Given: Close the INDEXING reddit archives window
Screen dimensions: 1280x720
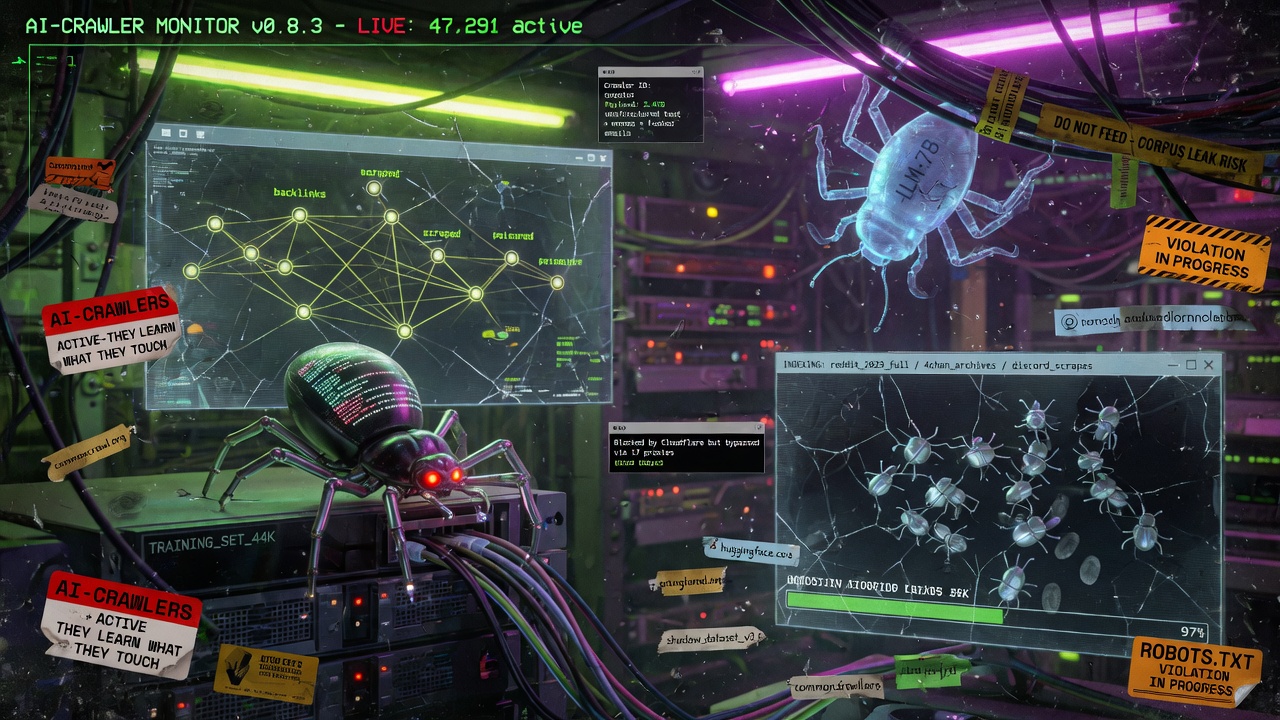Looking at the screenshot, I should (1209, 365).
